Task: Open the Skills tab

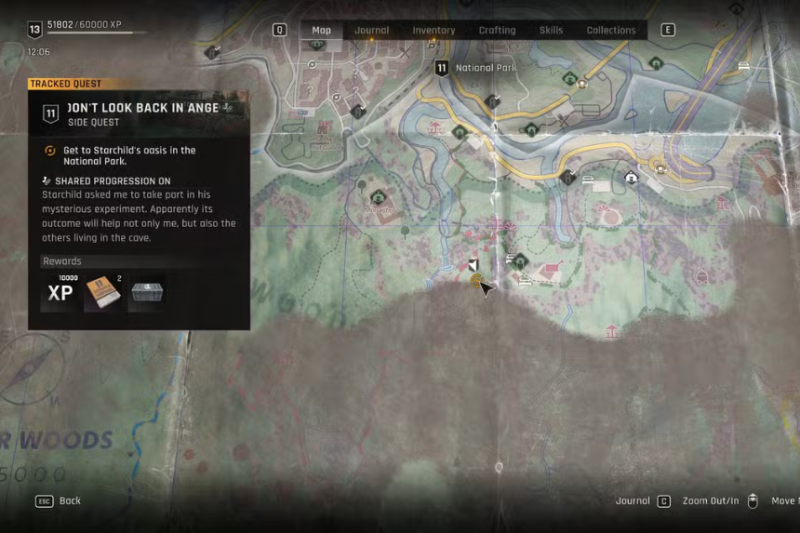Action: click(x=551, y=30)
